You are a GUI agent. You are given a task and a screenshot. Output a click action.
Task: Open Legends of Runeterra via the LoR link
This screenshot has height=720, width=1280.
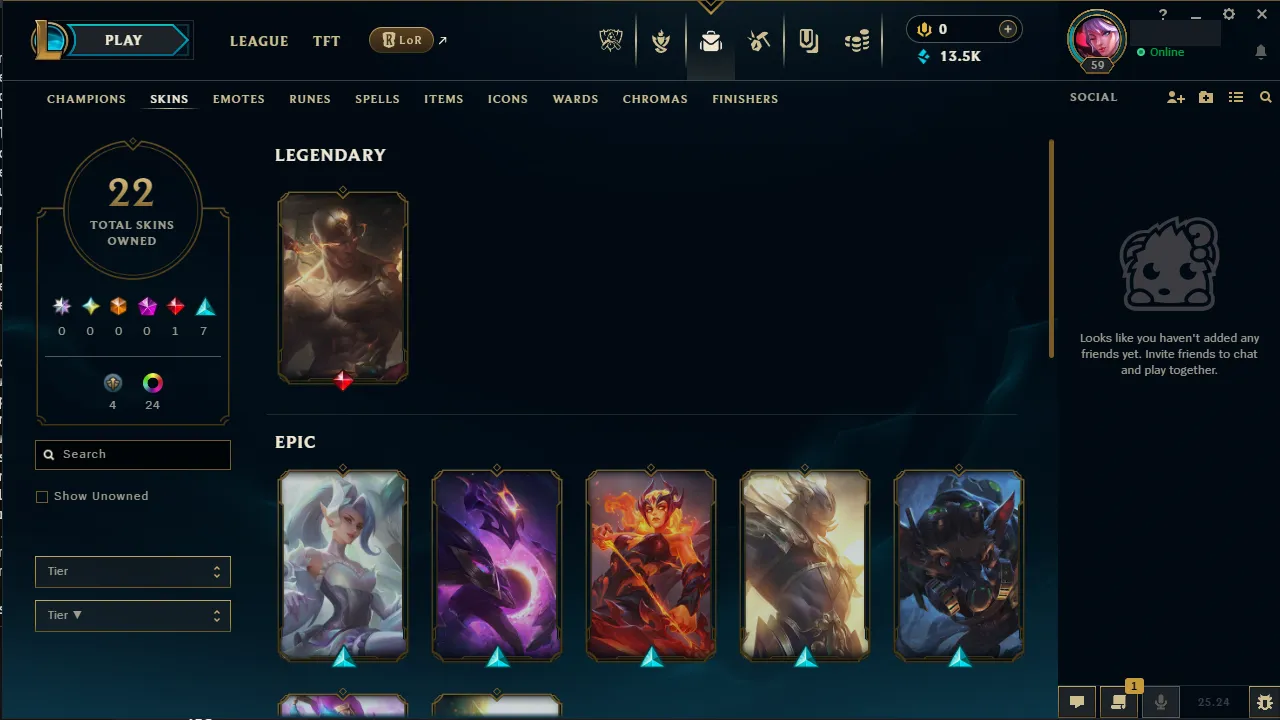click(x=401, y=40)
